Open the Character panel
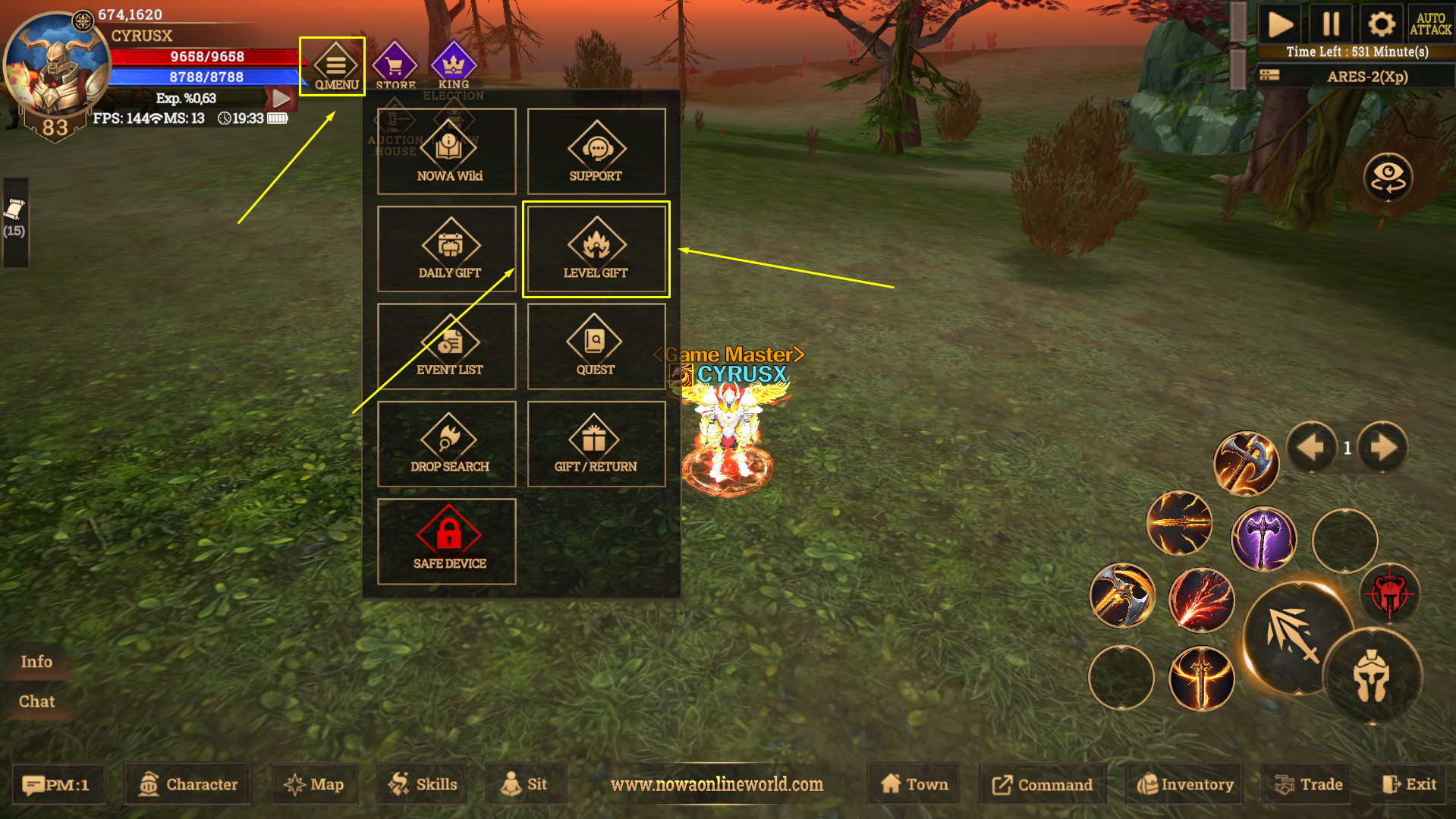This screenshot has height=819, width=1456. [x=188, y=784]
